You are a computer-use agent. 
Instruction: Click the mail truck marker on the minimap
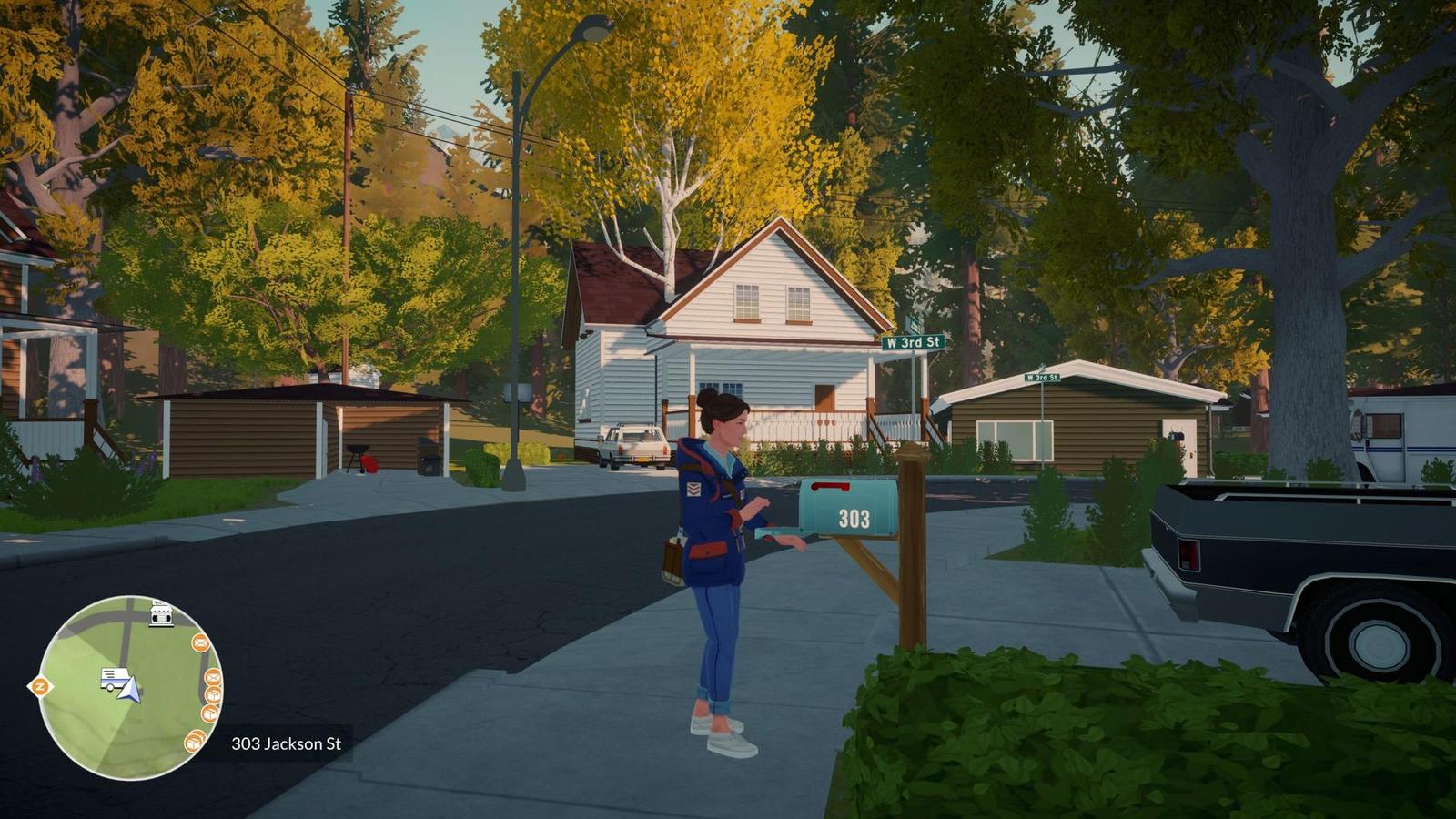113,678
